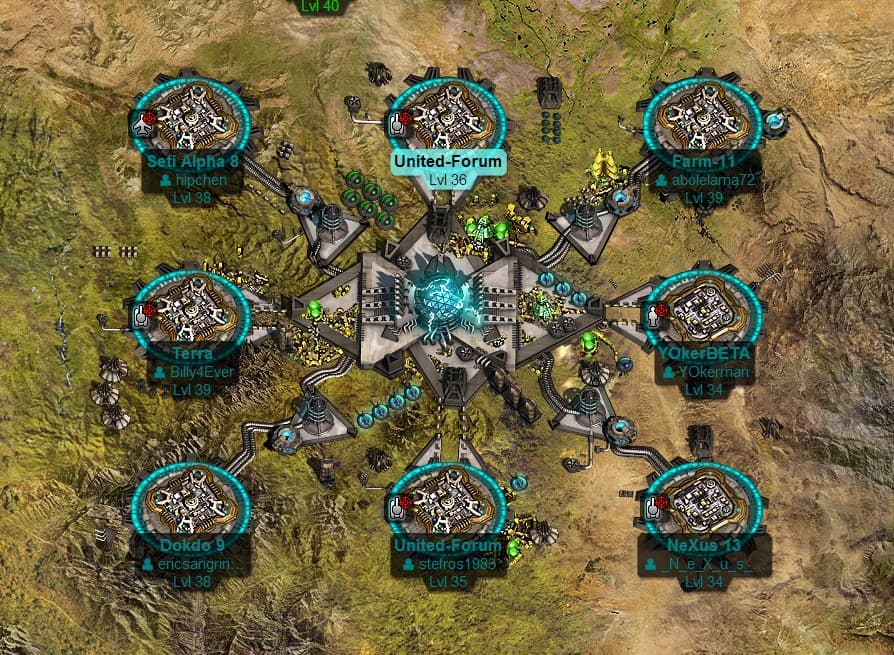Screen dimensions: 894x655
Task: Select the Seti Alpha 8 base of hipchen
Action: coord(192,118)
